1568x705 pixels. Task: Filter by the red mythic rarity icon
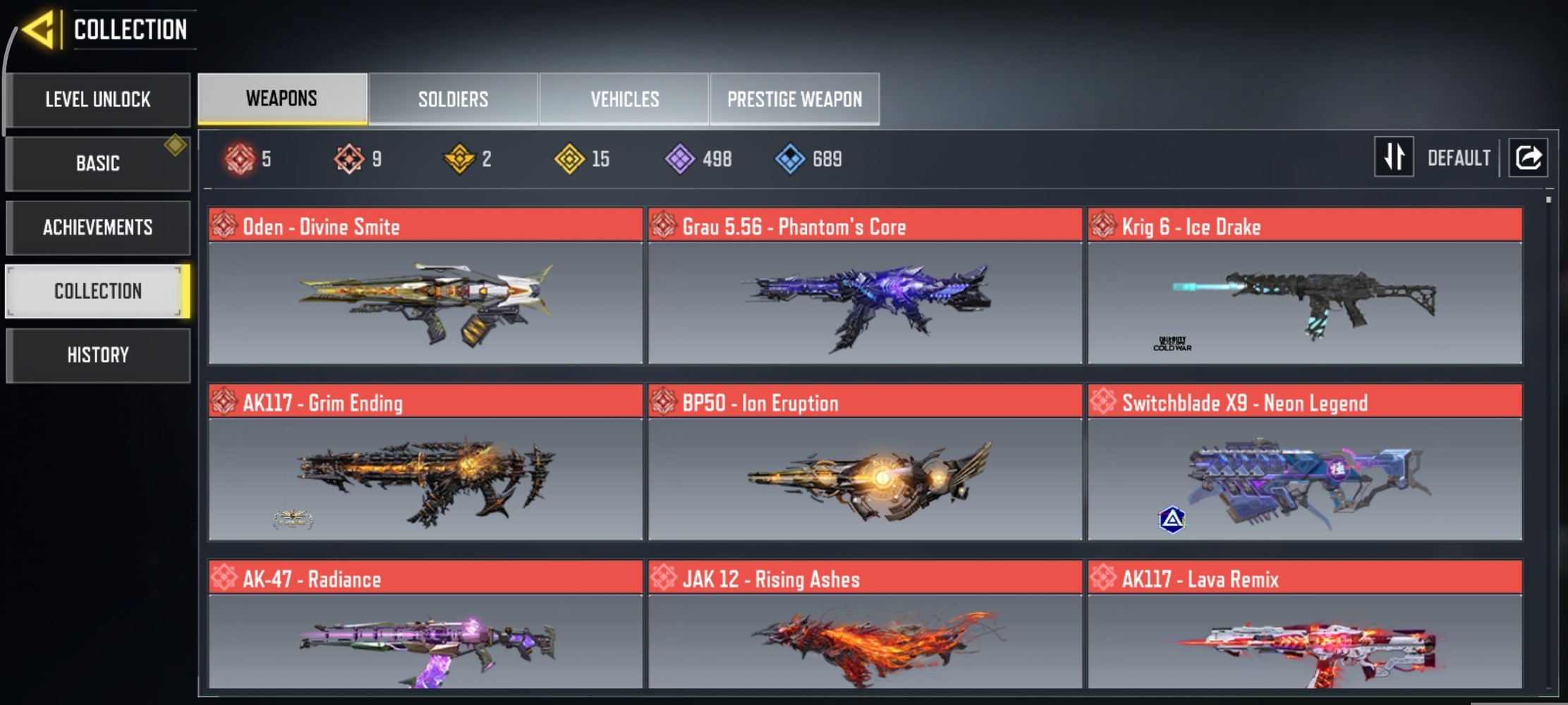236,158
